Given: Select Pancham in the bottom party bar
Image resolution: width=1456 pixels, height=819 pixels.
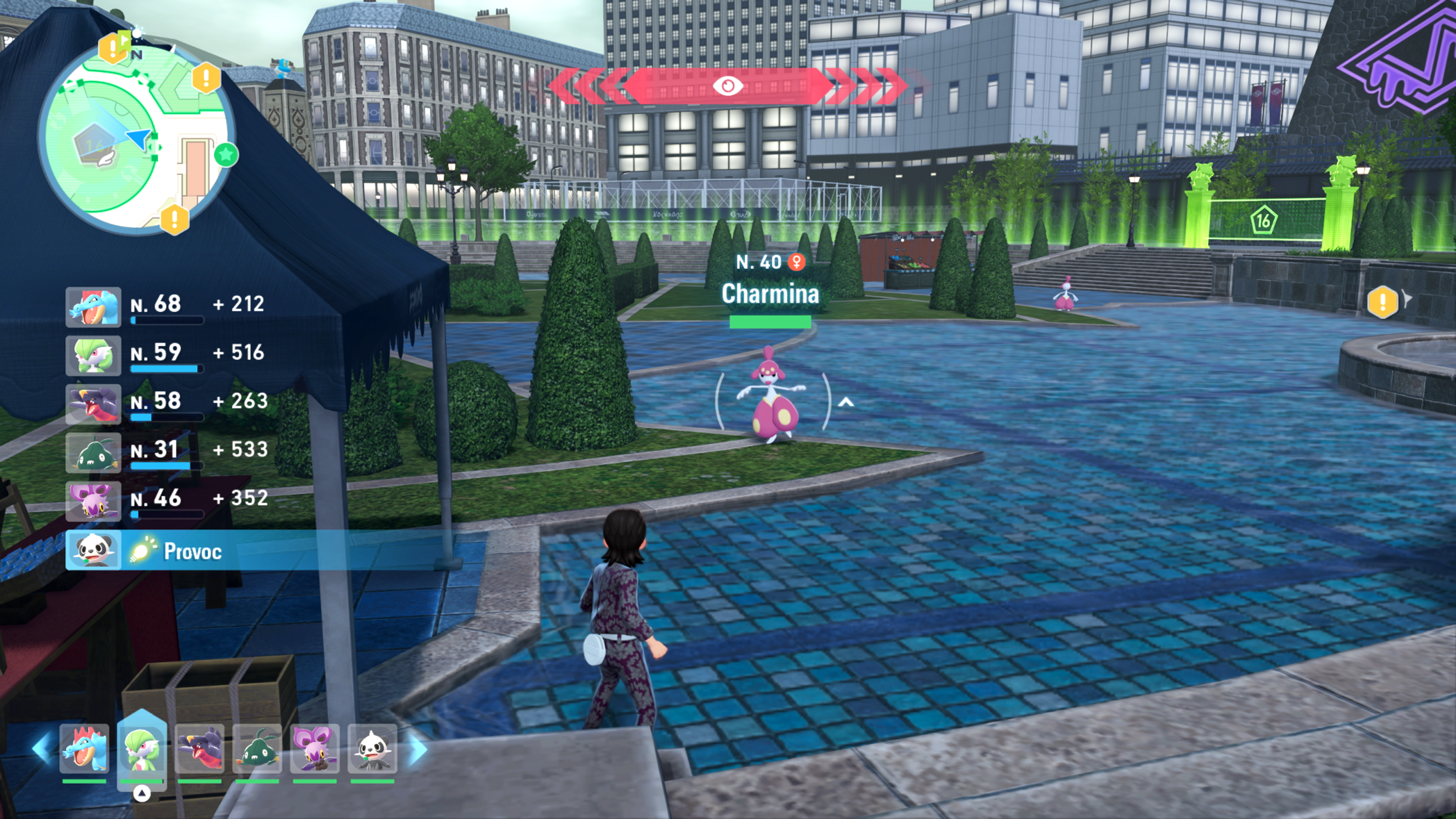Looking at the screenshot, I should click(x=372, y=749).
